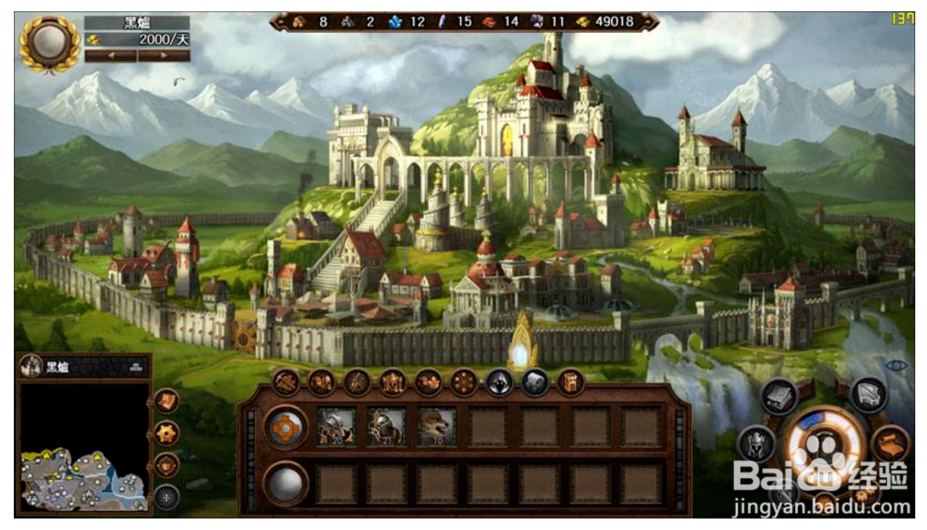This screenshot has width=927, height=530.
Task: Switch to the next town arrow
Action: (163, 56)
